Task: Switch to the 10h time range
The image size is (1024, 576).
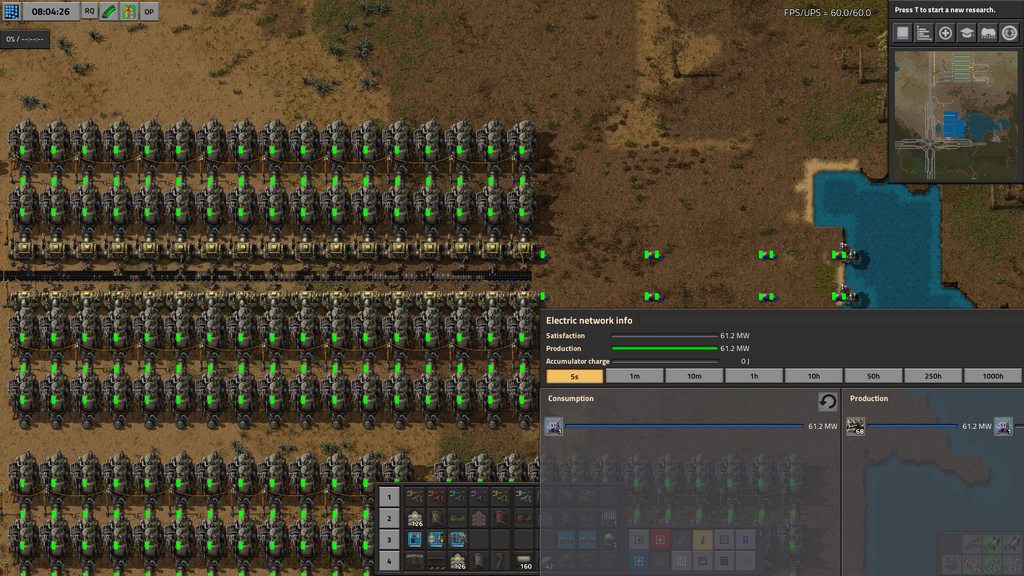Action: (814, 376)
